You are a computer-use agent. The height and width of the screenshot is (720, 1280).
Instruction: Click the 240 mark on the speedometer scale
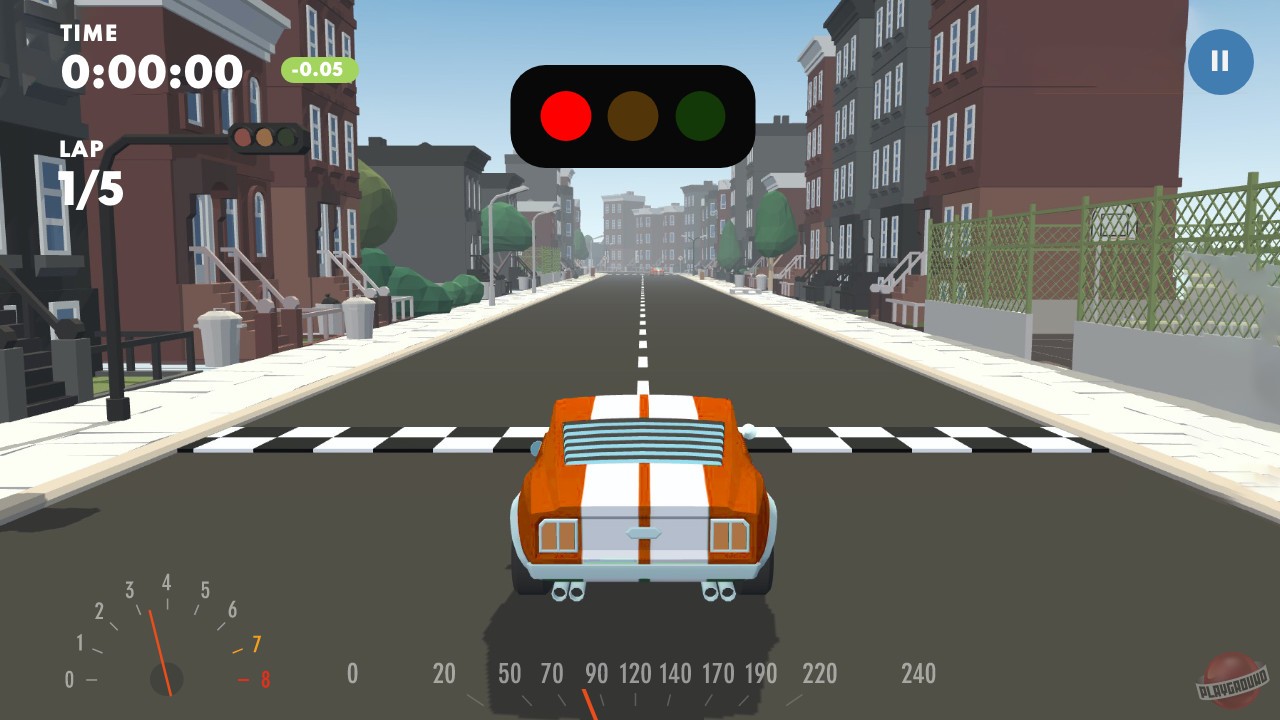coord(920,675)
